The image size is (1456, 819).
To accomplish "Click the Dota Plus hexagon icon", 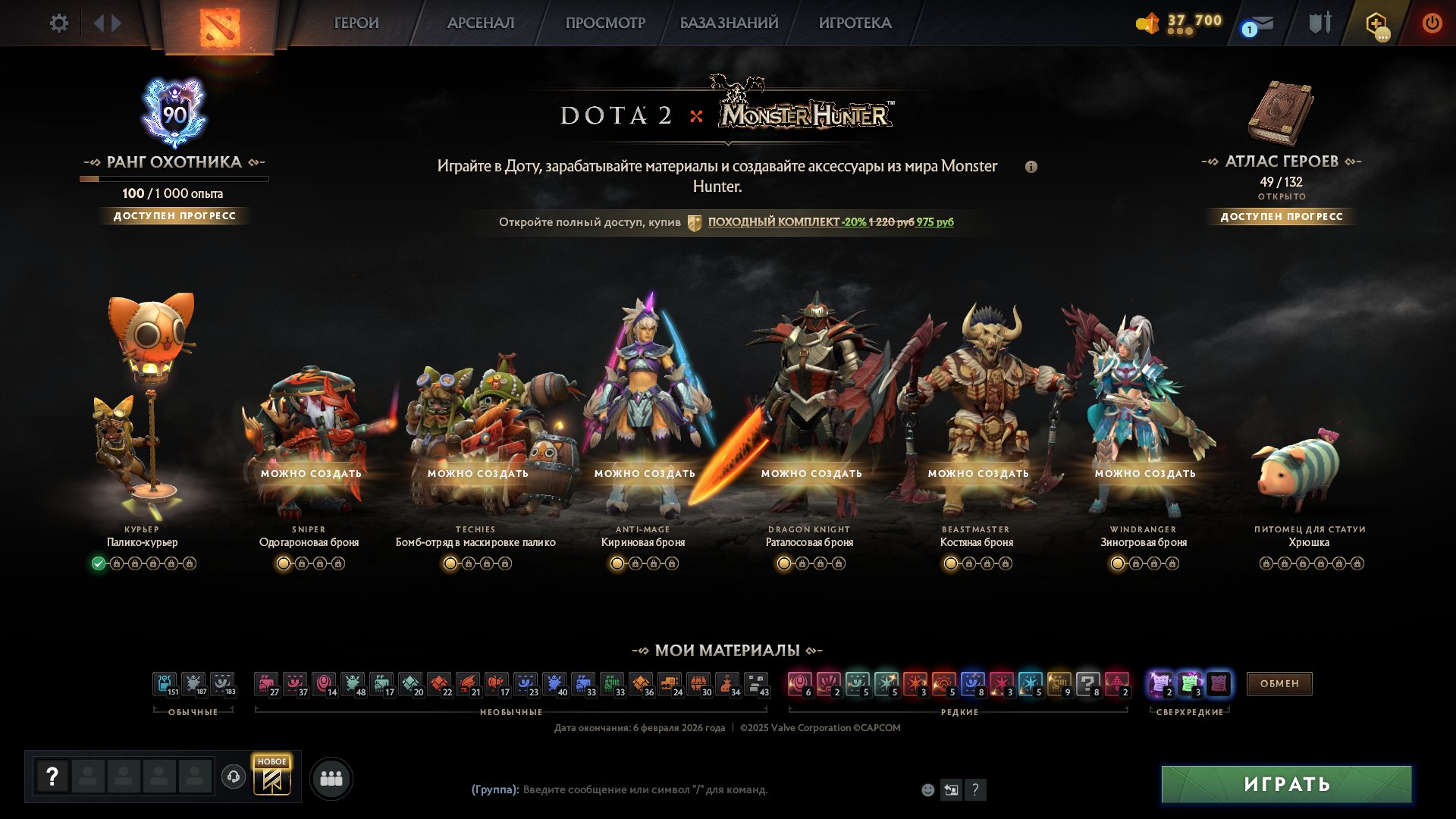I will 1376,24.
